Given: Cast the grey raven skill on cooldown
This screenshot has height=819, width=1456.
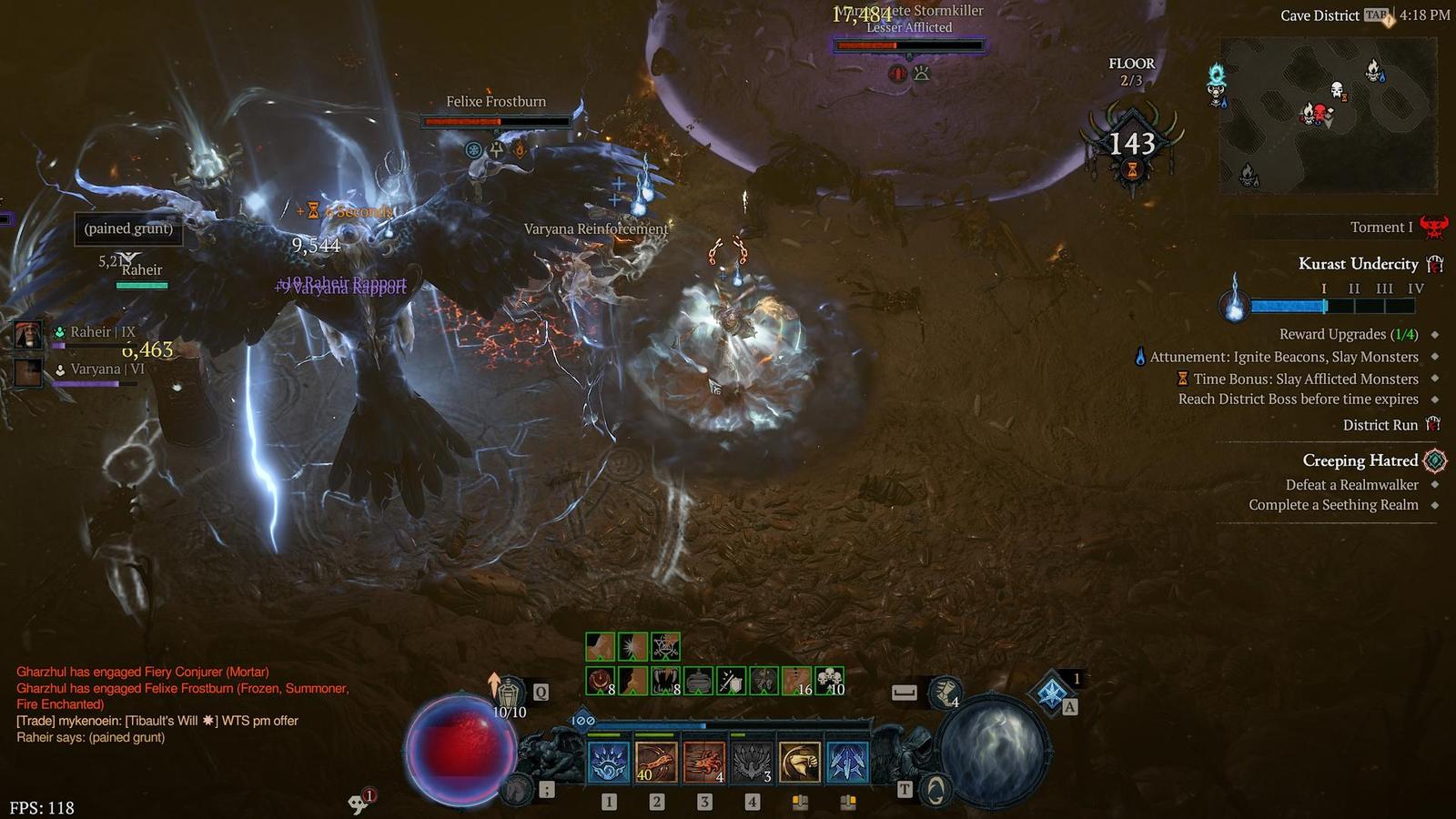Looking at the screenshot, I should coord(752,763).
